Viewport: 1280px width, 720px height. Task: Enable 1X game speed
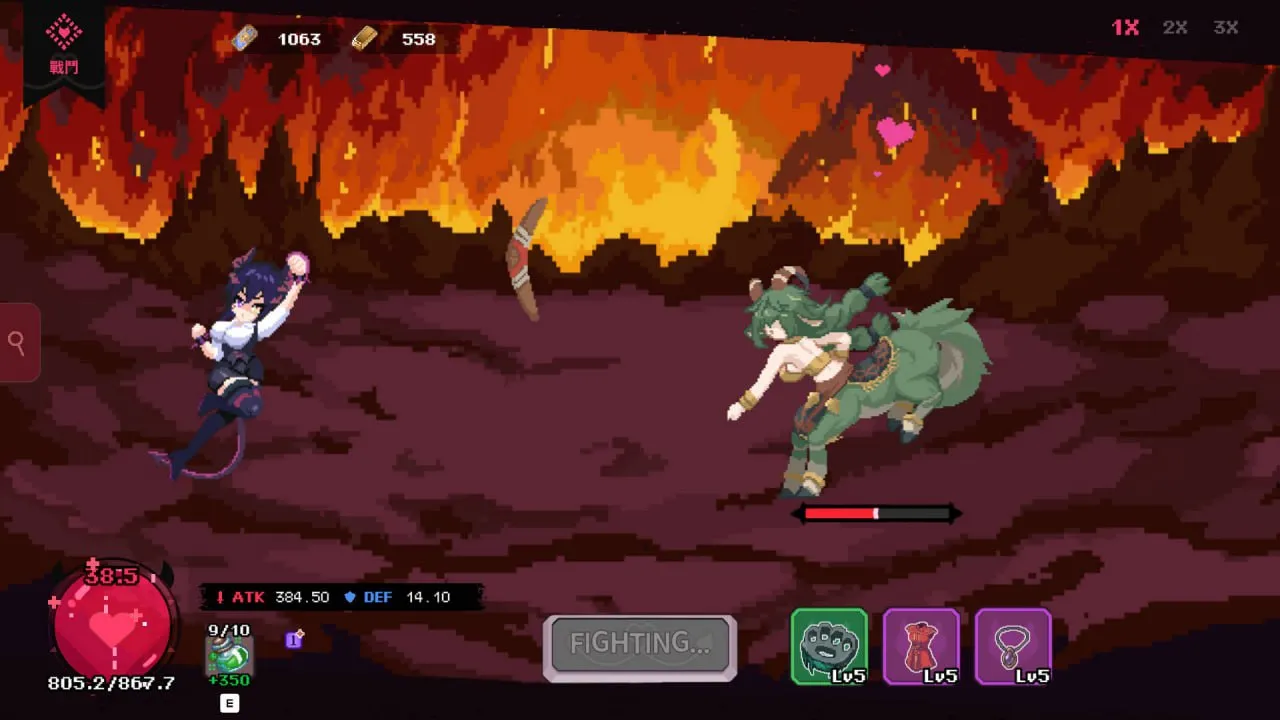pos(1123,27)
